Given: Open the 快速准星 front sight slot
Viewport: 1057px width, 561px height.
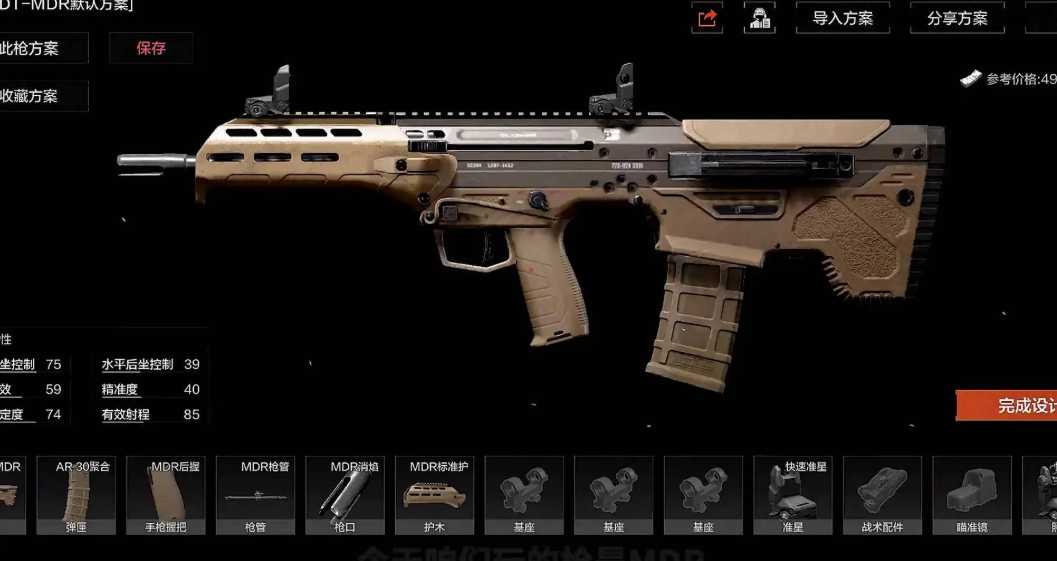Looking at the screenshot, I should 792,495.
